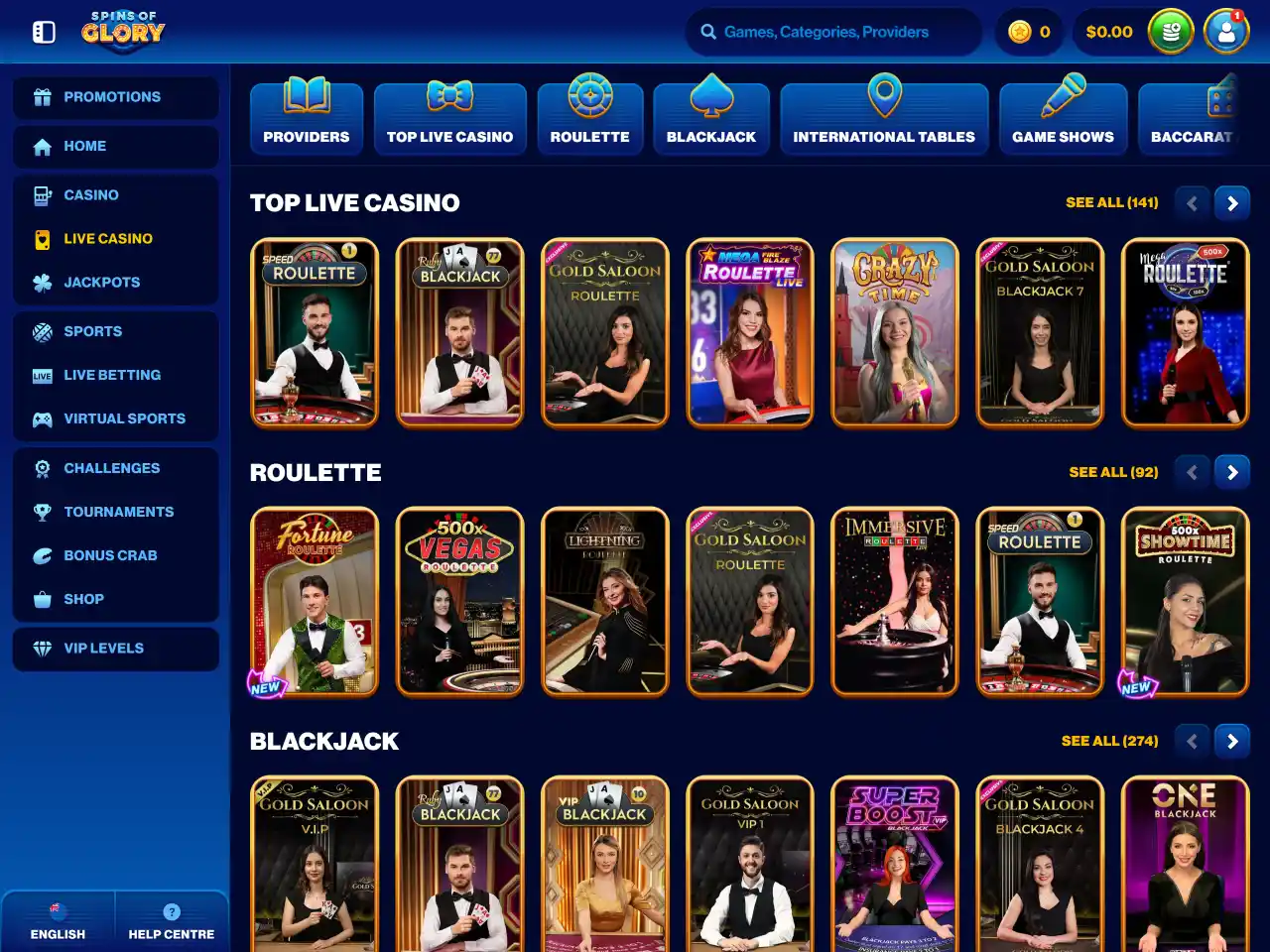Open the Jackpots section
Image resolution: width=1270 pixels, height=952 pixels.
(x=101, y=283)
